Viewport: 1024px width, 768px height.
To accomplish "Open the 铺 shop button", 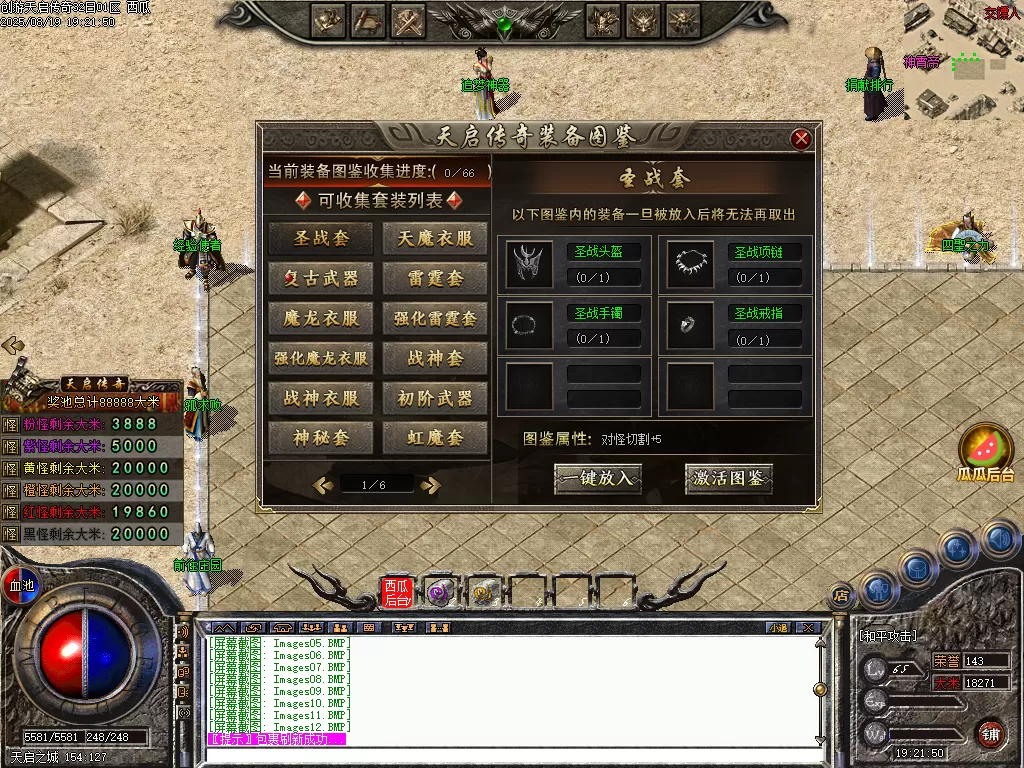I will (x=989, y=733).
